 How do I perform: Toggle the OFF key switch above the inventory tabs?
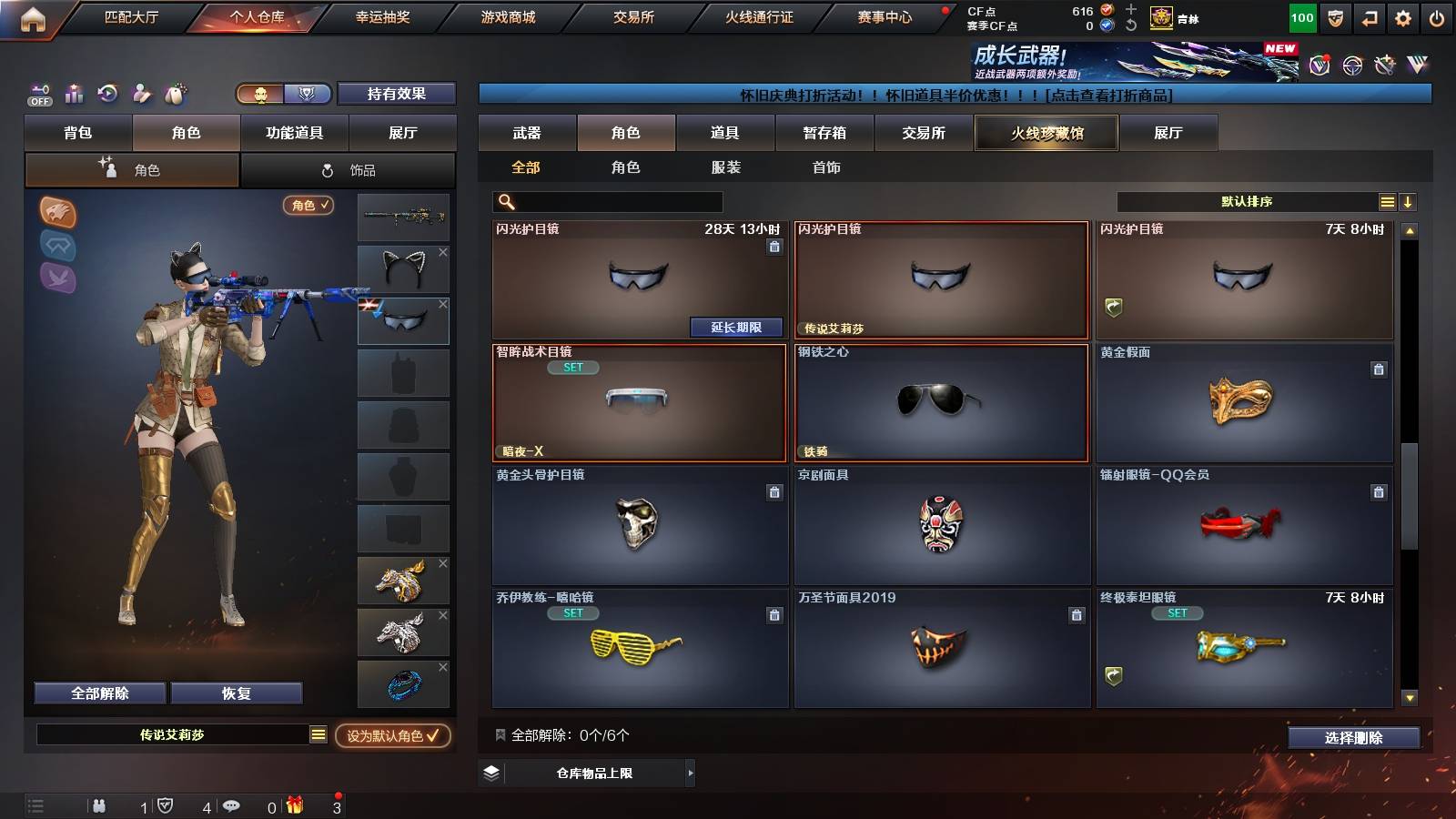pos(38,94)
